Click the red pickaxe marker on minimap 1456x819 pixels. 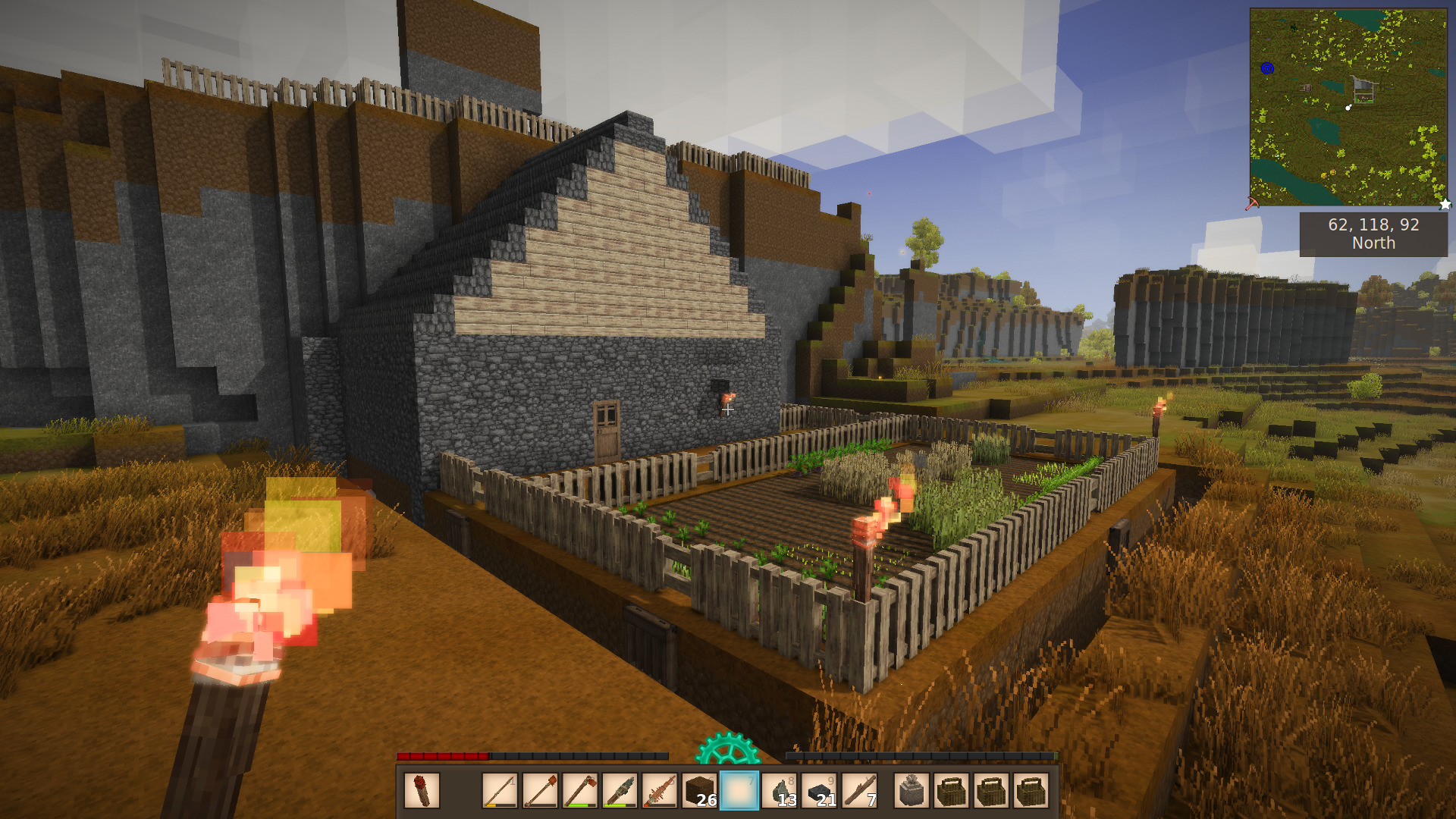pos(1252,203)
